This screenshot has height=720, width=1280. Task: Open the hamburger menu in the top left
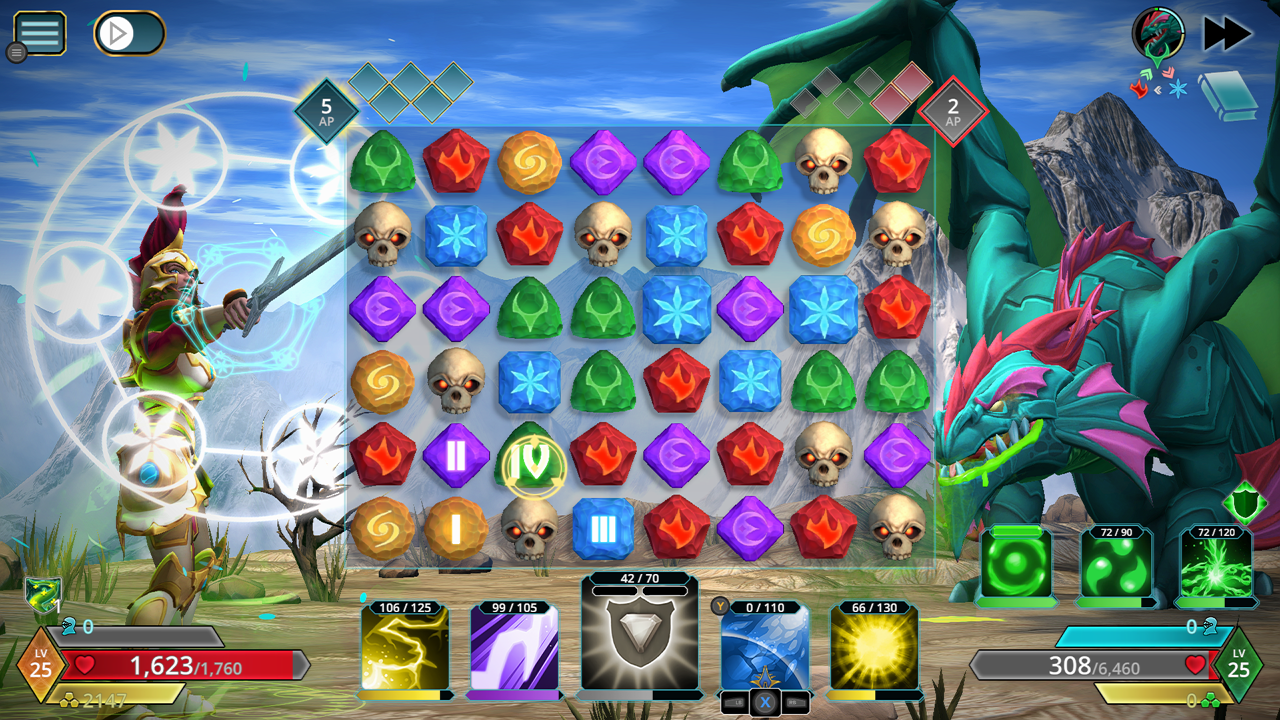pyautogui.click(x=39, y=31)
